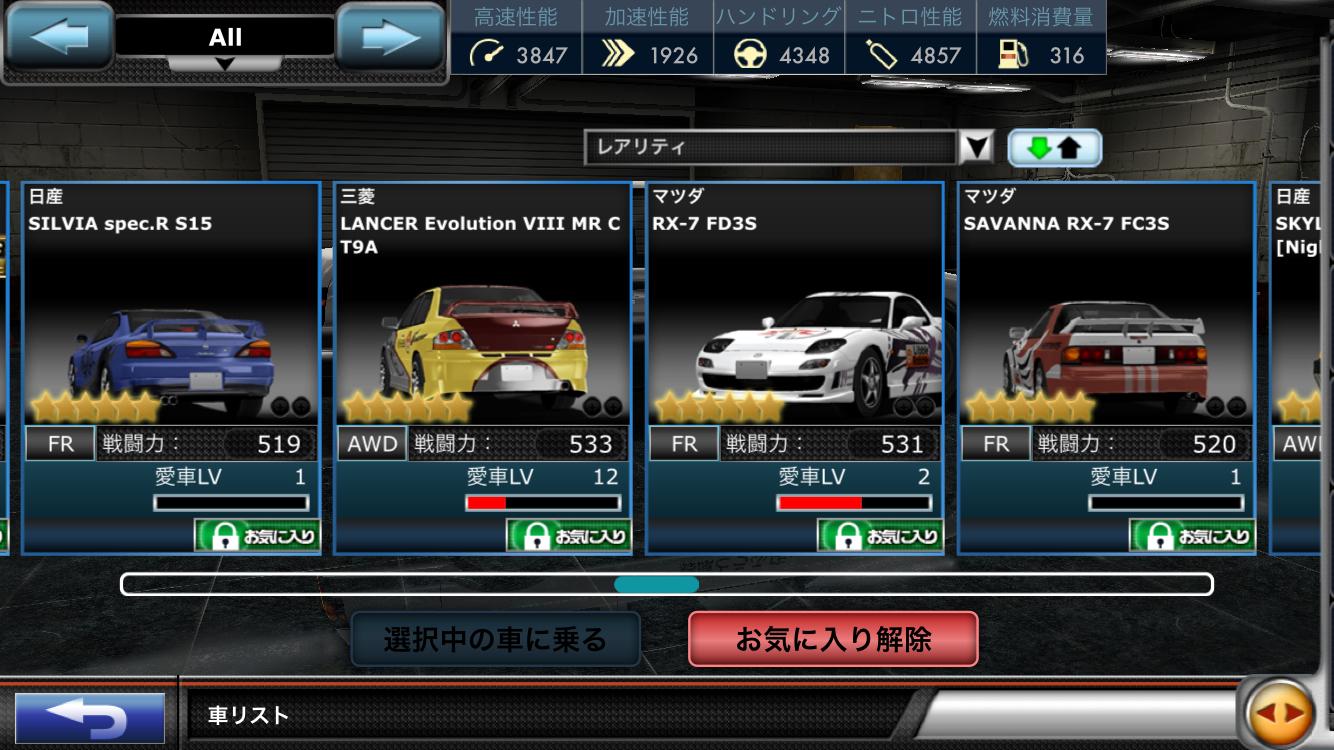Image resolution: width=1334 pixels, height=750 pixels.
Task: Select the LANCER Evolution VIII car thumbnail
Action: click(x=480, y=340)
